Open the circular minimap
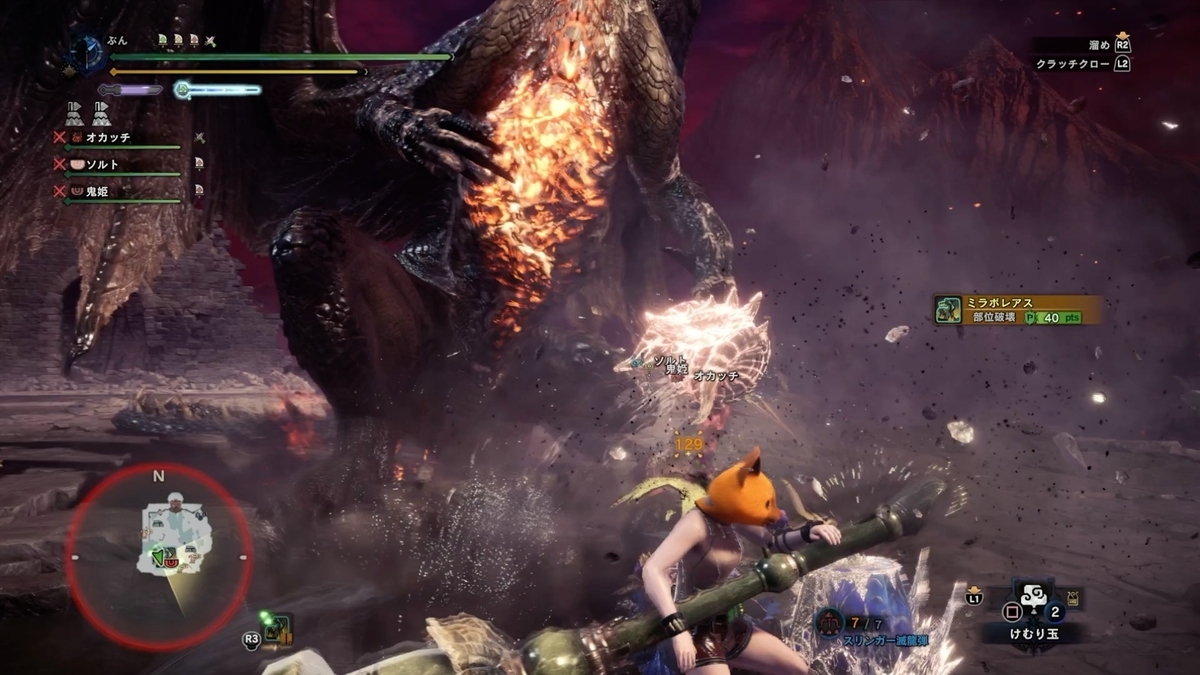 click(x=159, y=557)
